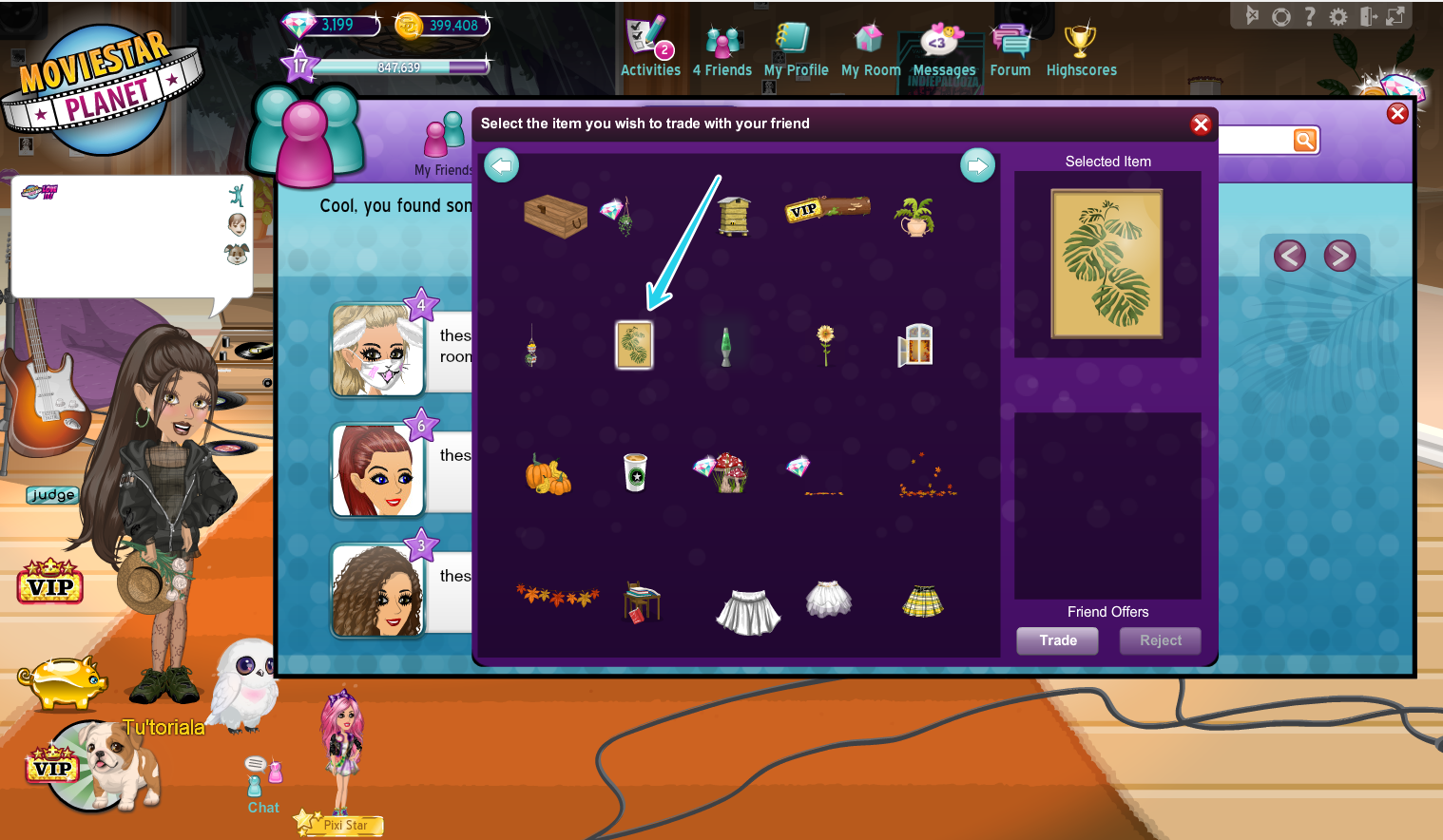
Task: Click the search magnifier button
Action: [x=1304, y=140]
